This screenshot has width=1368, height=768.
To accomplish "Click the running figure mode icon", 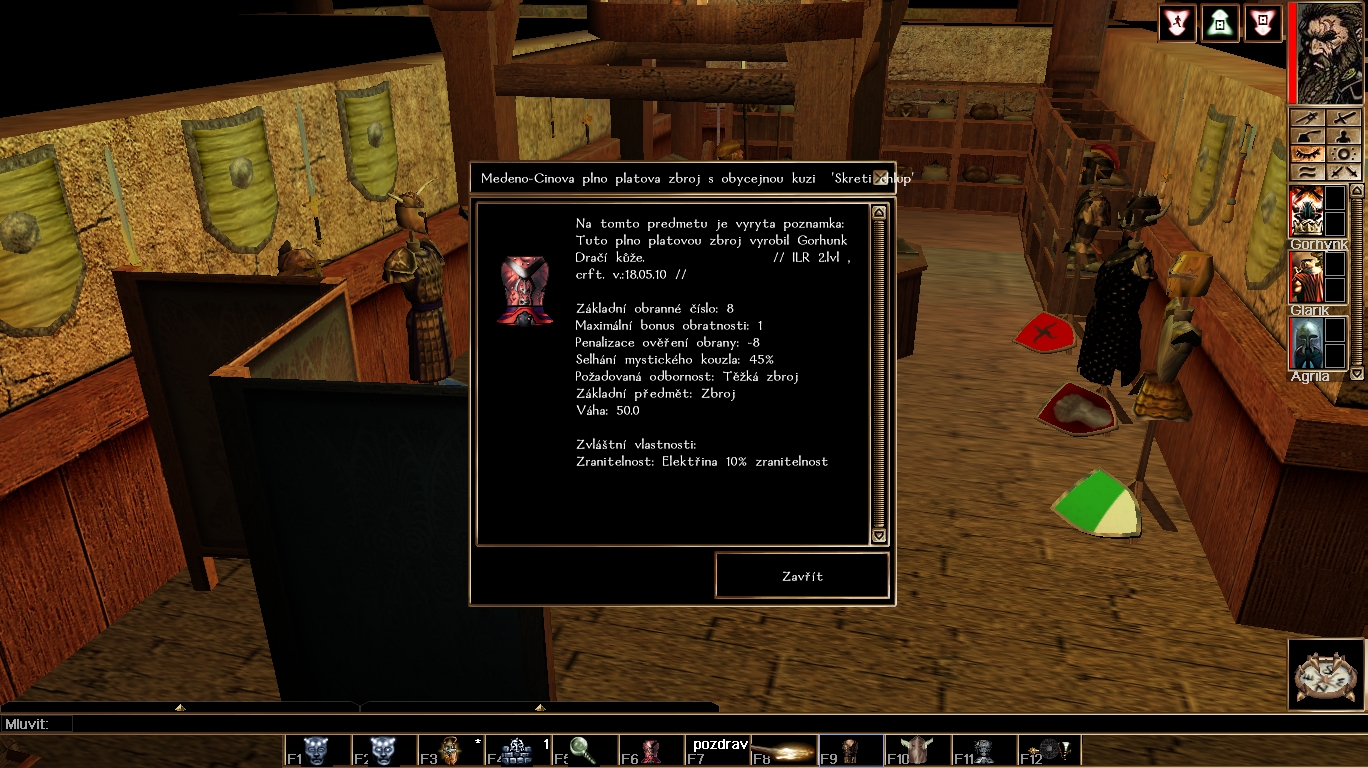I will point(1177,22).
